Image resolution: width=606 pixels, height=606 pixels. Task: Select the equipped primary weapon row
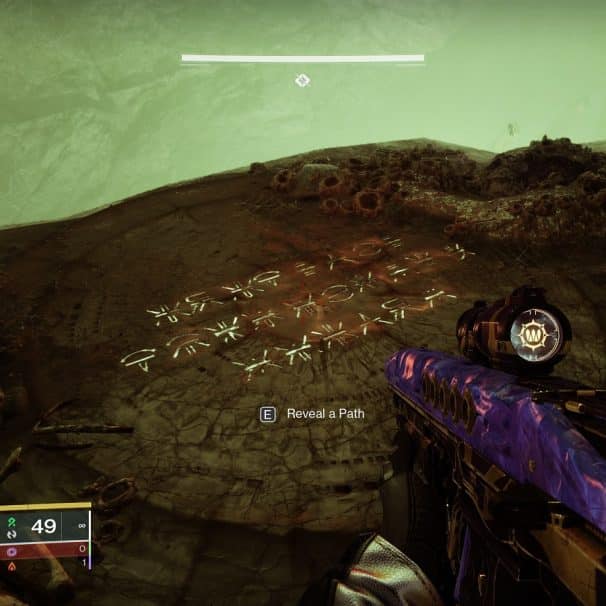(x=45, y=526)
